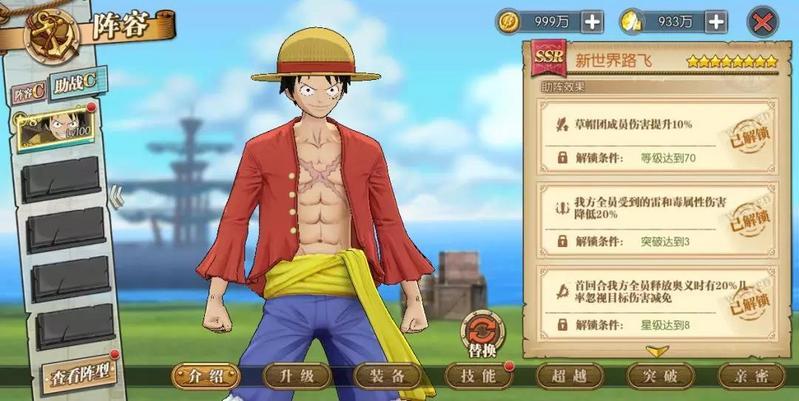Switch to the 升级 (Level Up) tab

(x=296, y=376)
